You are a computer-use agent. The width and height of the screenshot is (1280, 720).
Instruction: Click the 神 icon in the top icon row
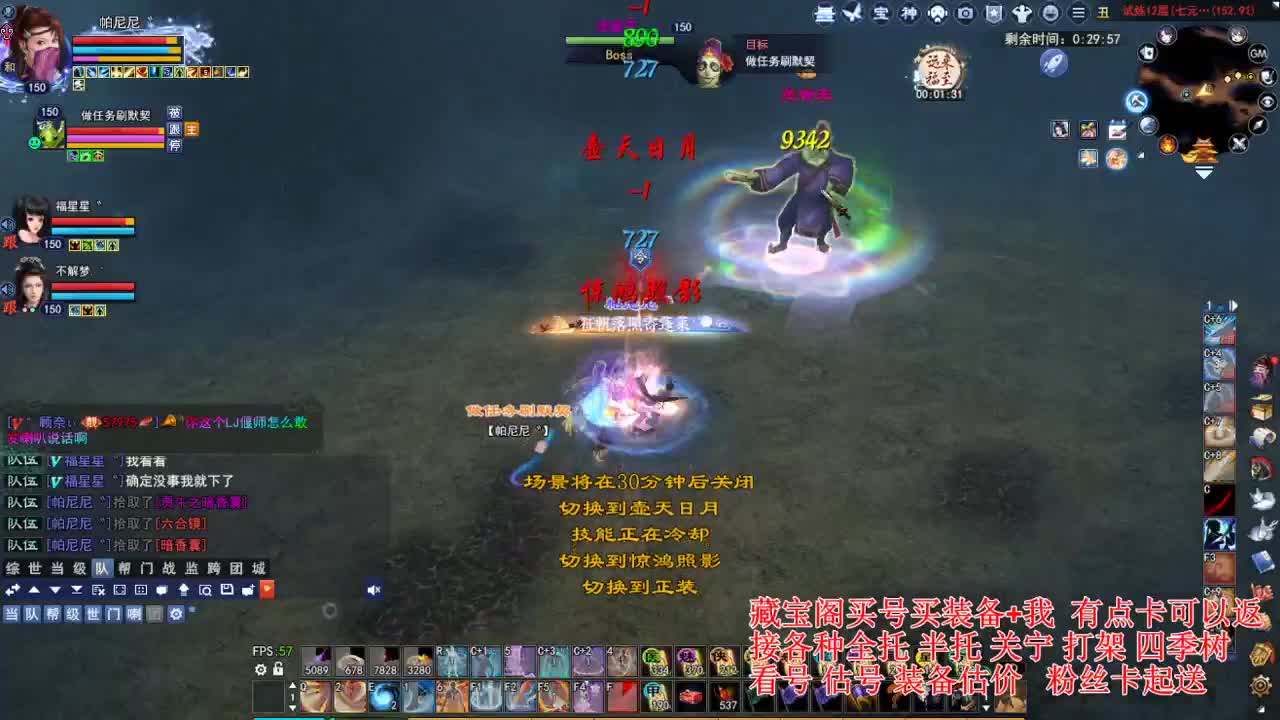[911, 13]
